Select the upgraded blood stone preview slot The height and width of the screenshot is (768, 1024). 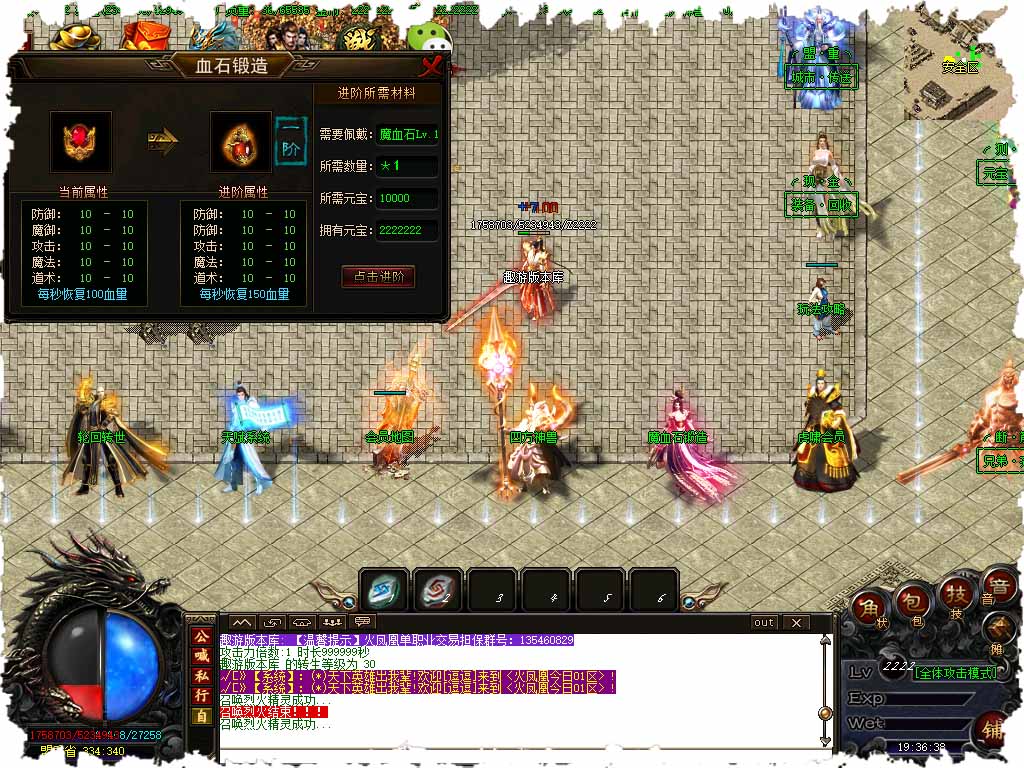(x=240, y=142)
